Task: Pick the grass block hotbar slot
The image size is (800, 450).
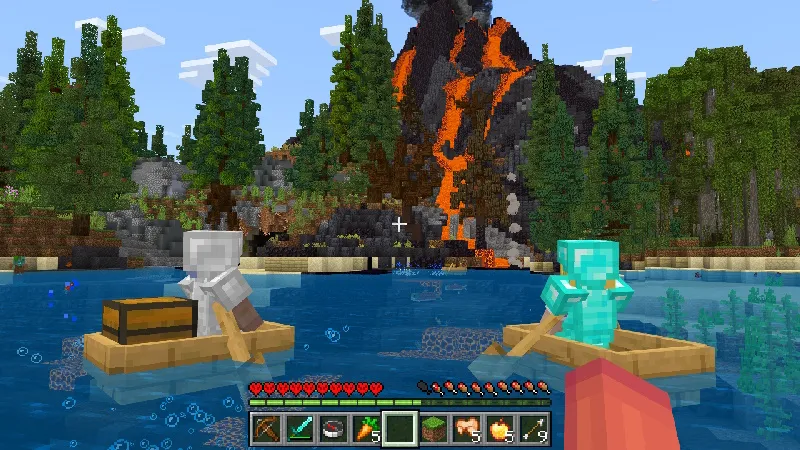Action: pyautogui.click(x=433, y=429)
